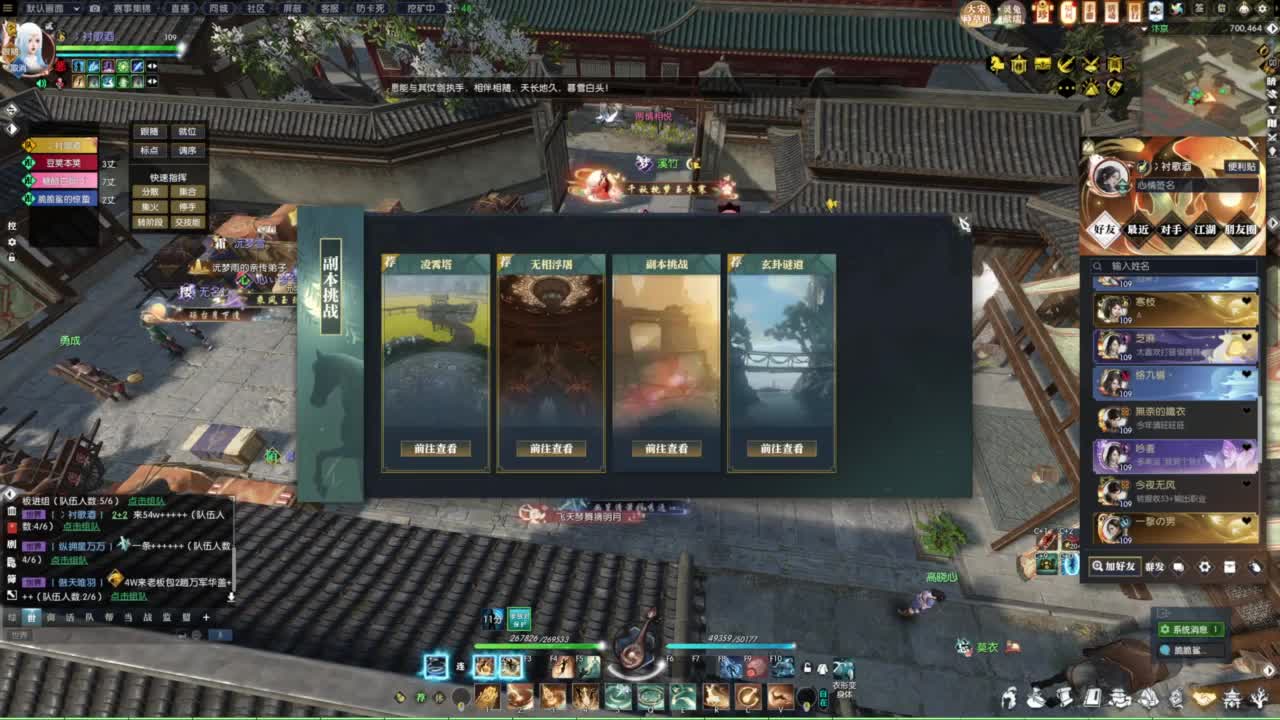
Task: Expand the team list with the down arrow
Action: [231, 597]
